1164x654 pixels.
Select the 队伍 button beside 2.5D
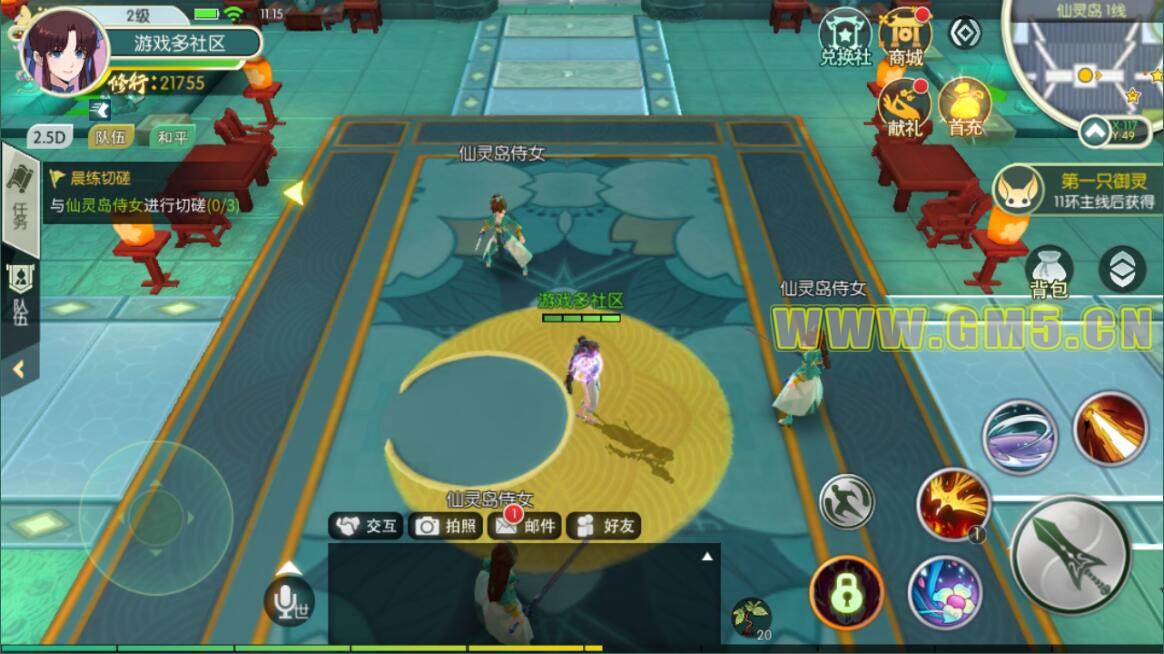(x=110, y=138)
